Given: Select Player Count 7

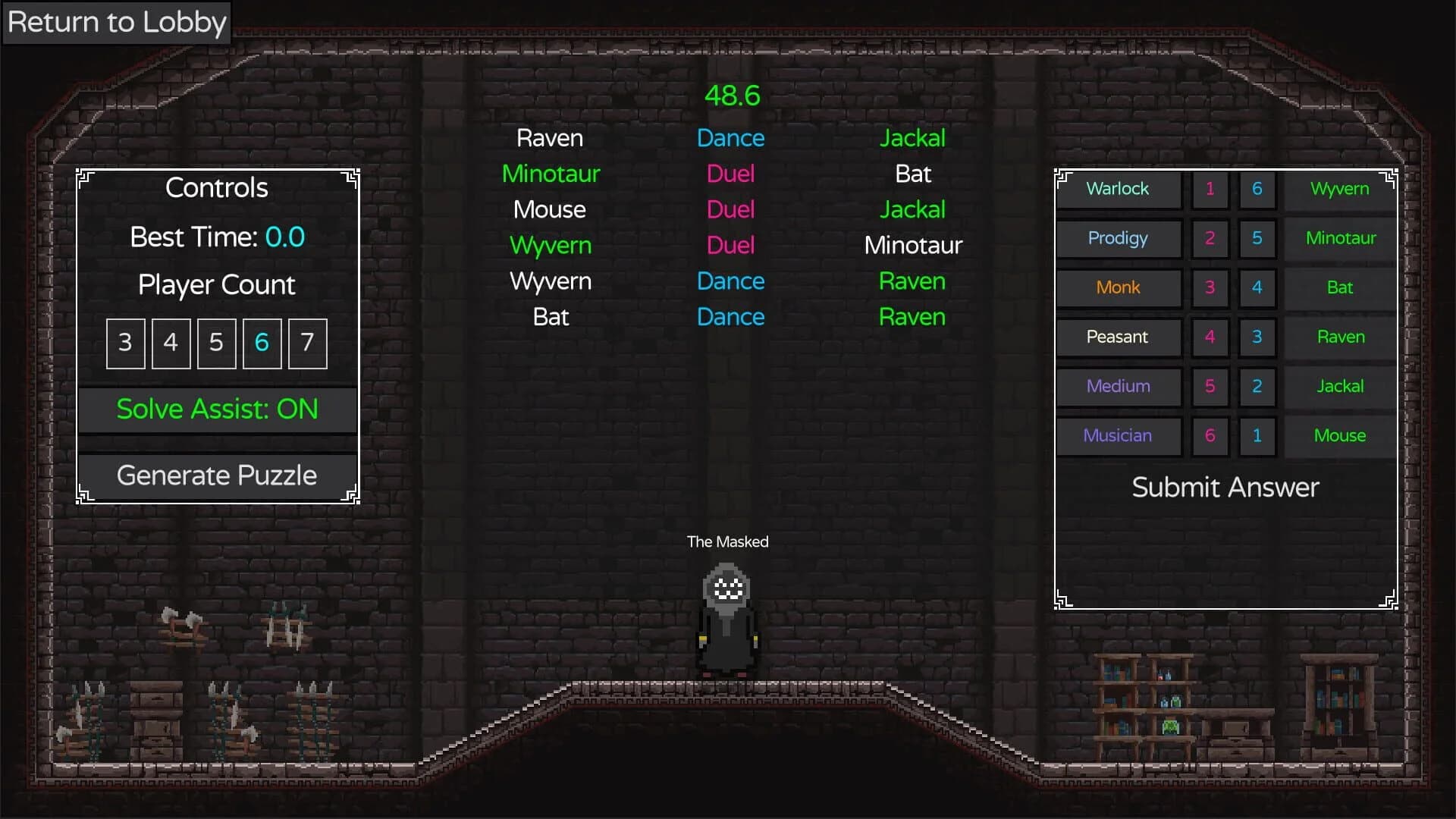Looking at the screenshot, I should click(306, 343).
